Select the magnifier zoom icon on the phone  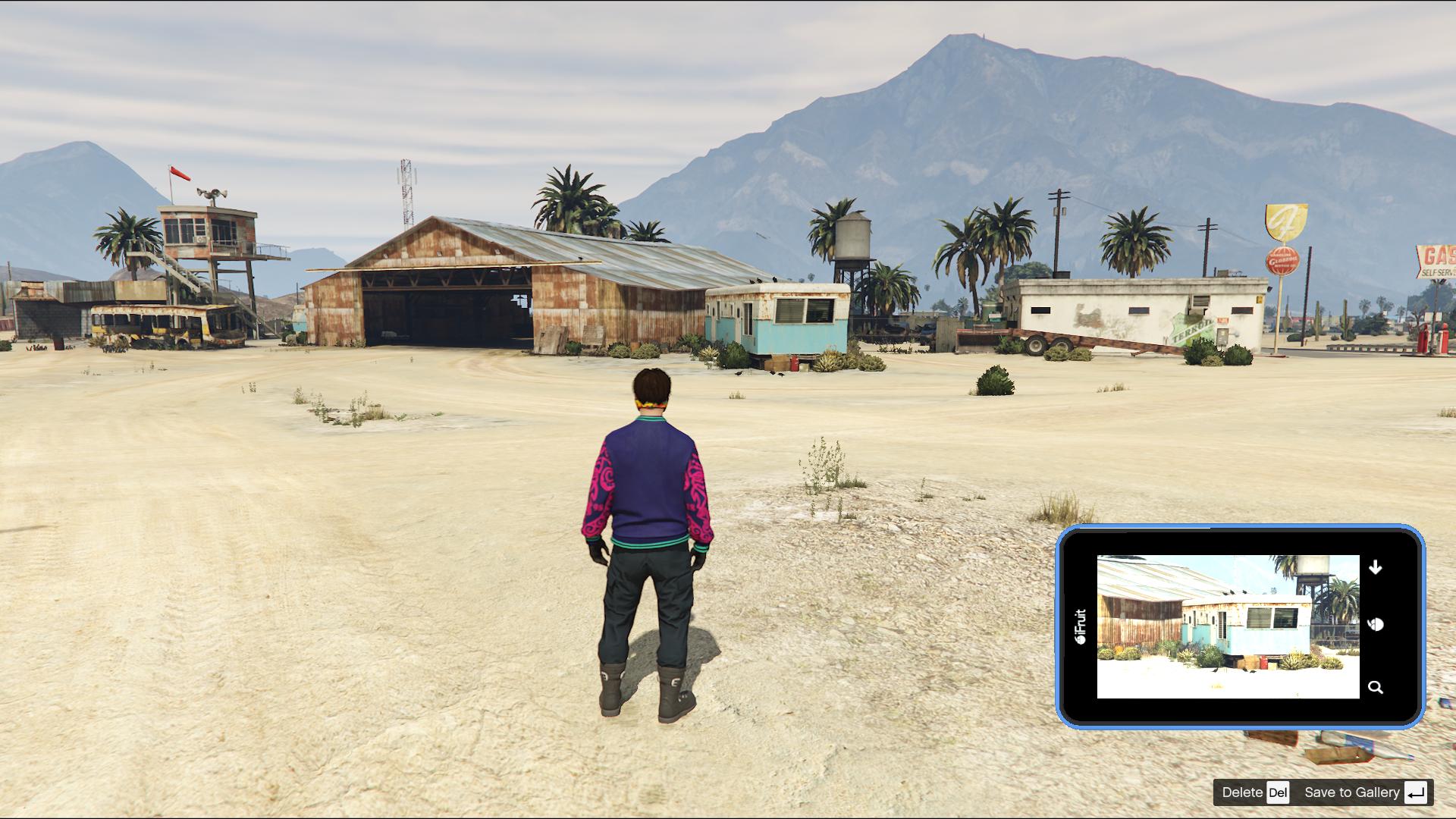pos(1376,687)
